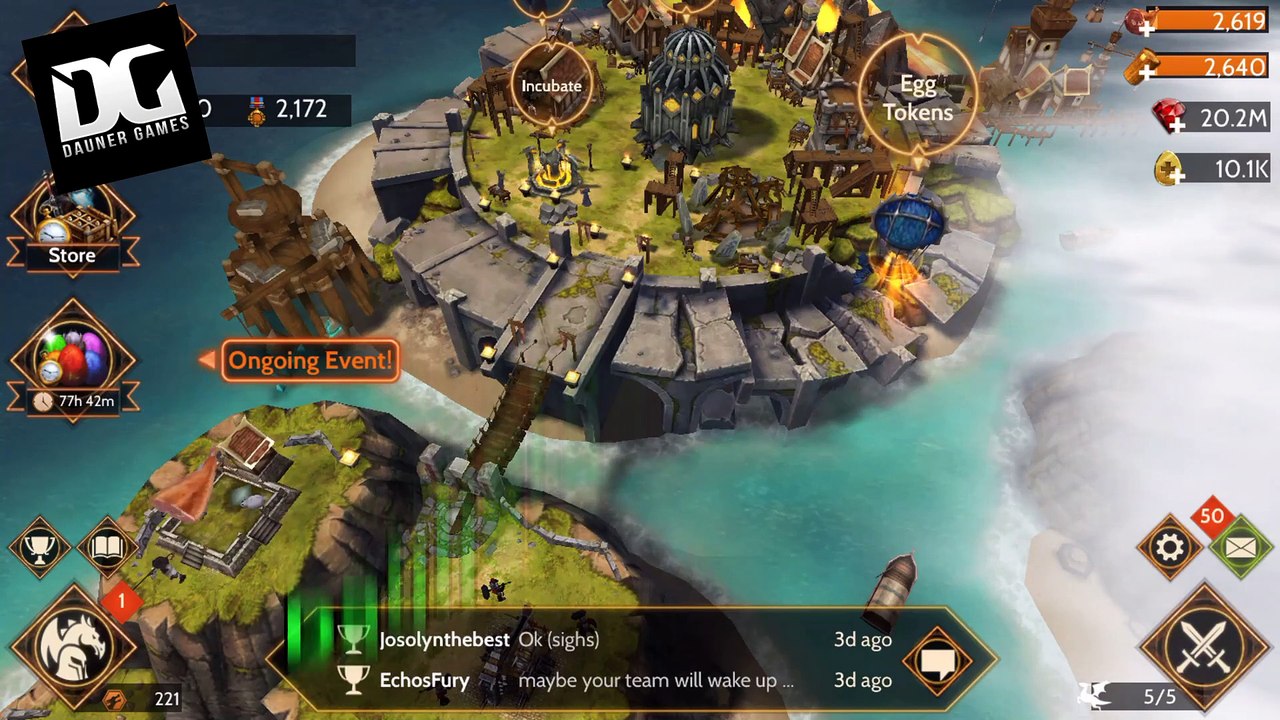Open the book journal button
The height and width of the screenshot is (720, 1280).
[x=107, y=547]
